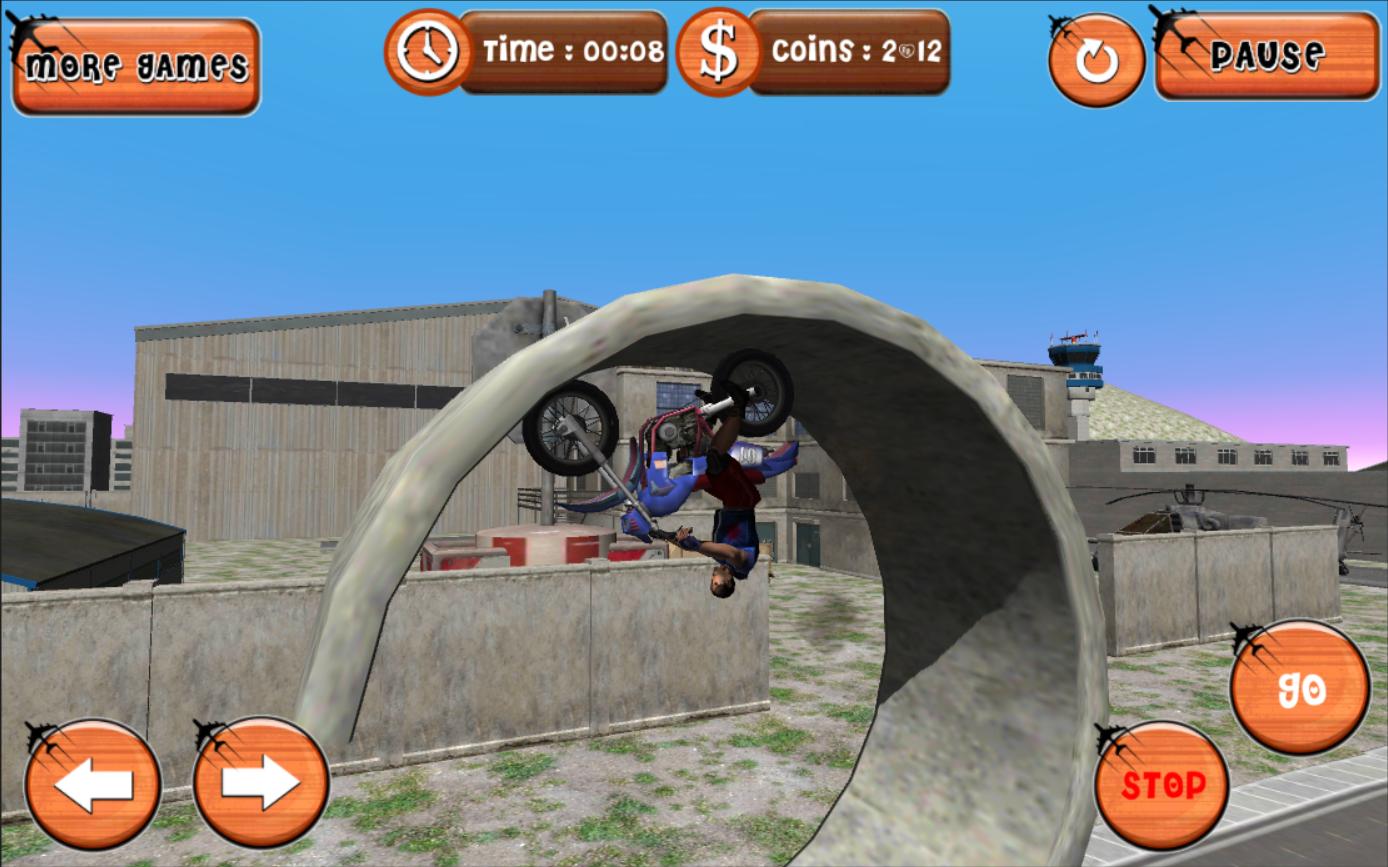Click the Coins: 2/12 counter

click(x=855, y=49)
